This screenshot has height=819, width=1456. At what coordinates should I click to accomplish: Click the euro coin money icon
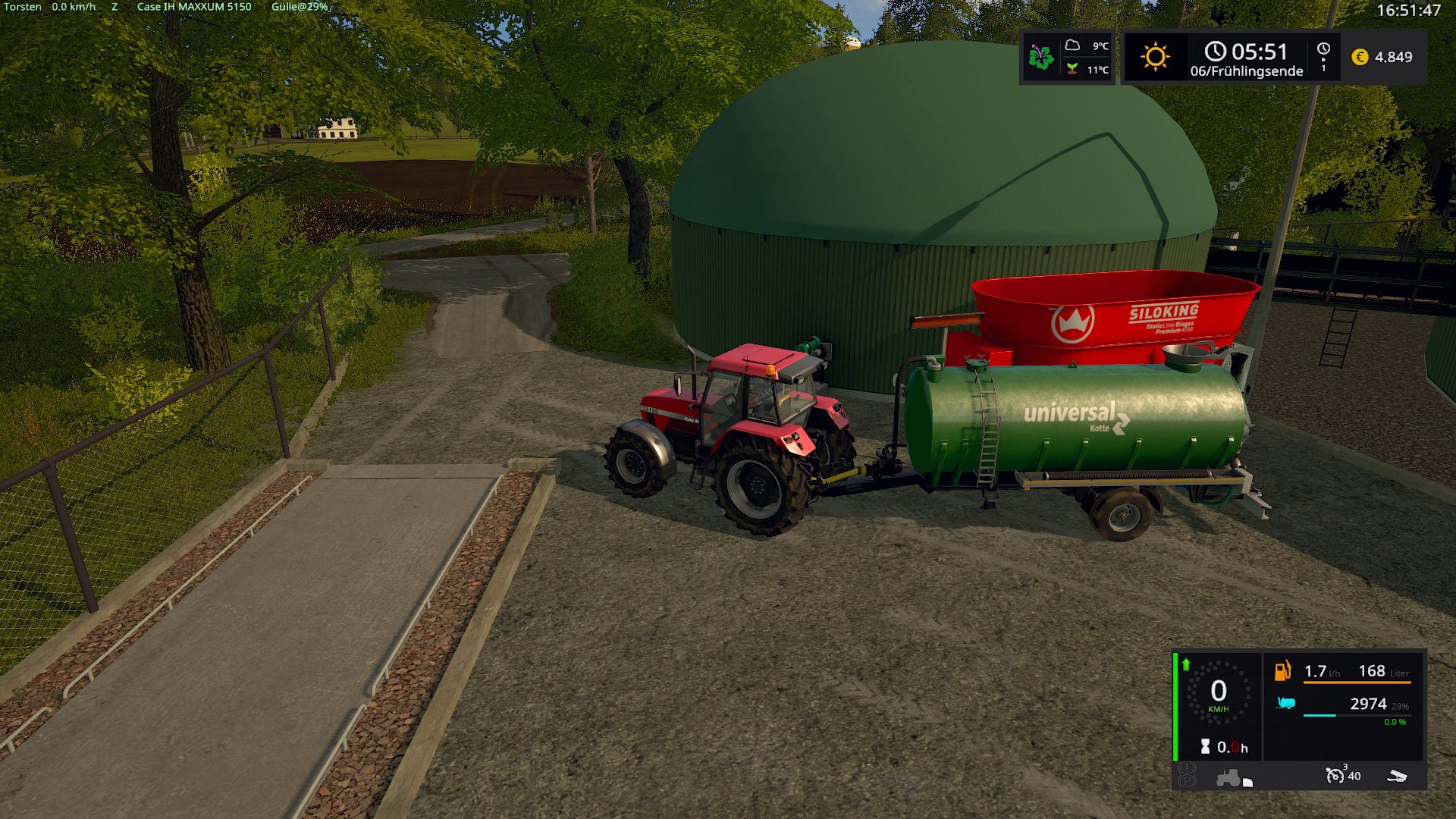point(1360,57)
